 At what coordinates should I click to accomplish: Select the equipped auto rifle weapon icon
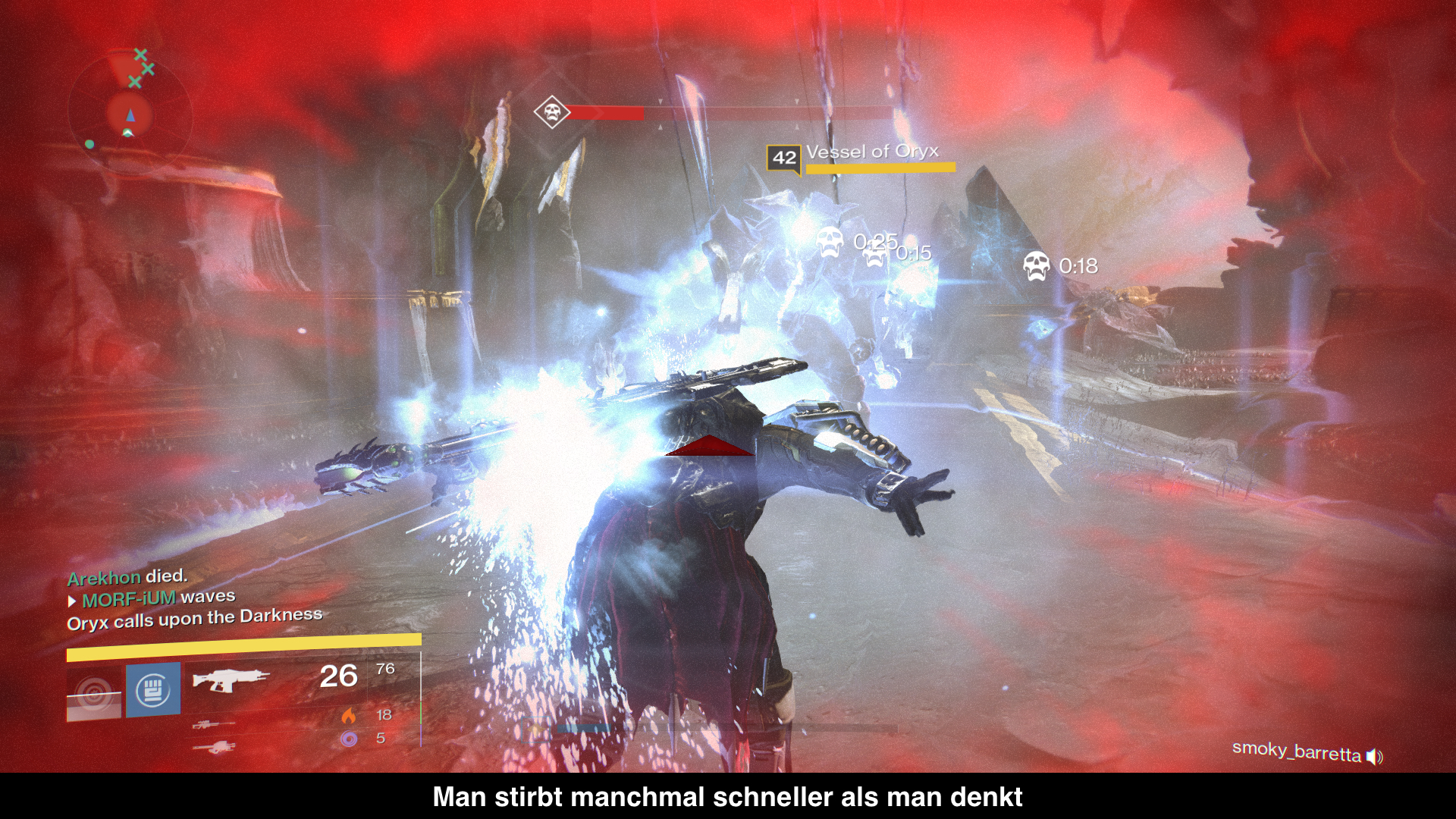pos(230,679)
